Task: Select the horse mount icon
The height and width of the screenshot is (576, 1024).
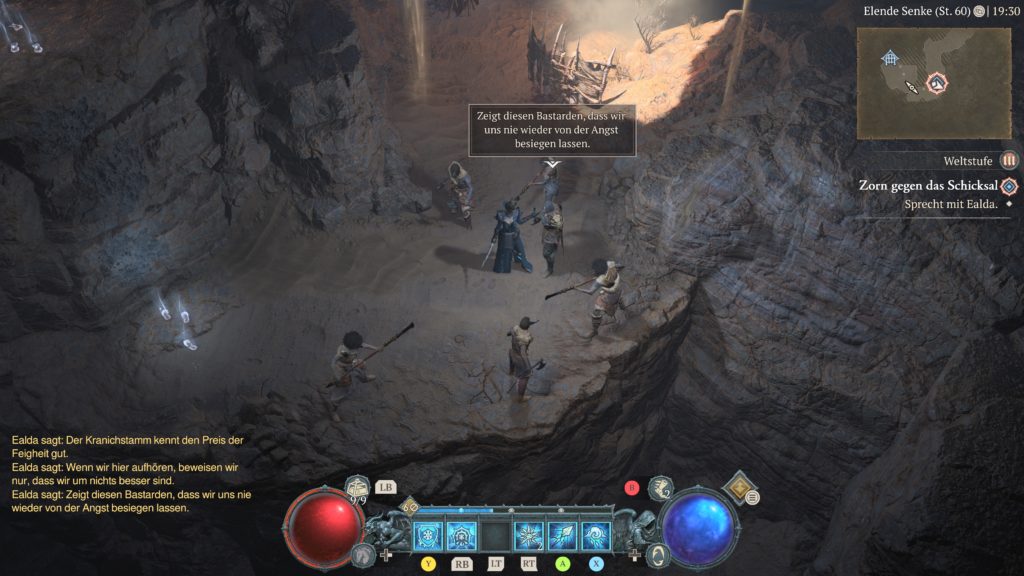Action: click(x=363, y=553)
